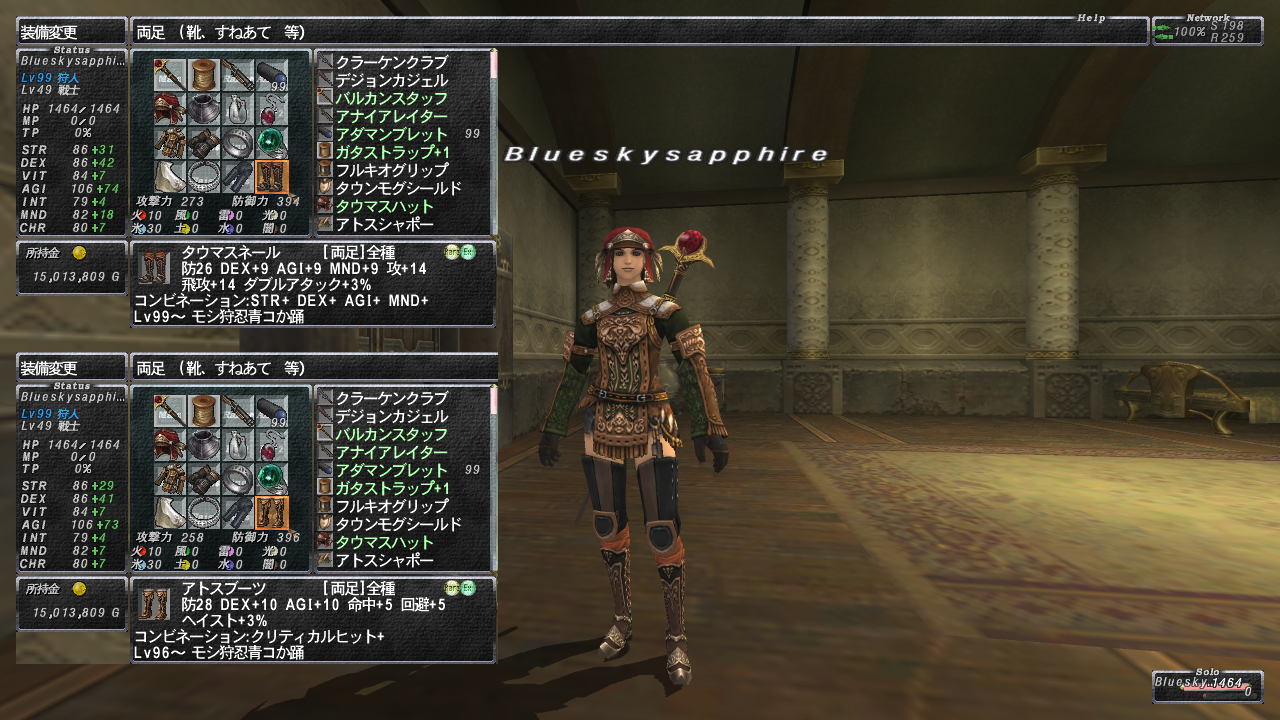Image resolution: width=1280 pixels, height=720 pixels.
Task: Choose クラーケンクラブ in the タウマスネール panel's list
Action: pyautogui.click(x=391, y=62)
